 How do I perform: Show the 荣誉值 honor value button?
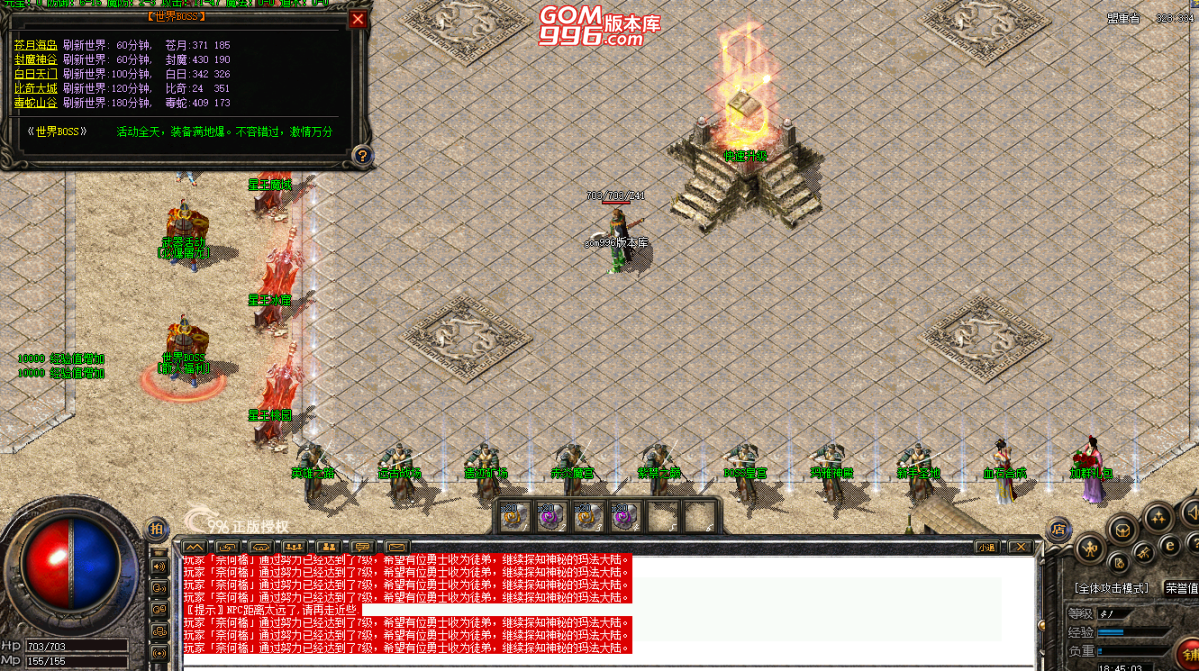[1181, 589]
